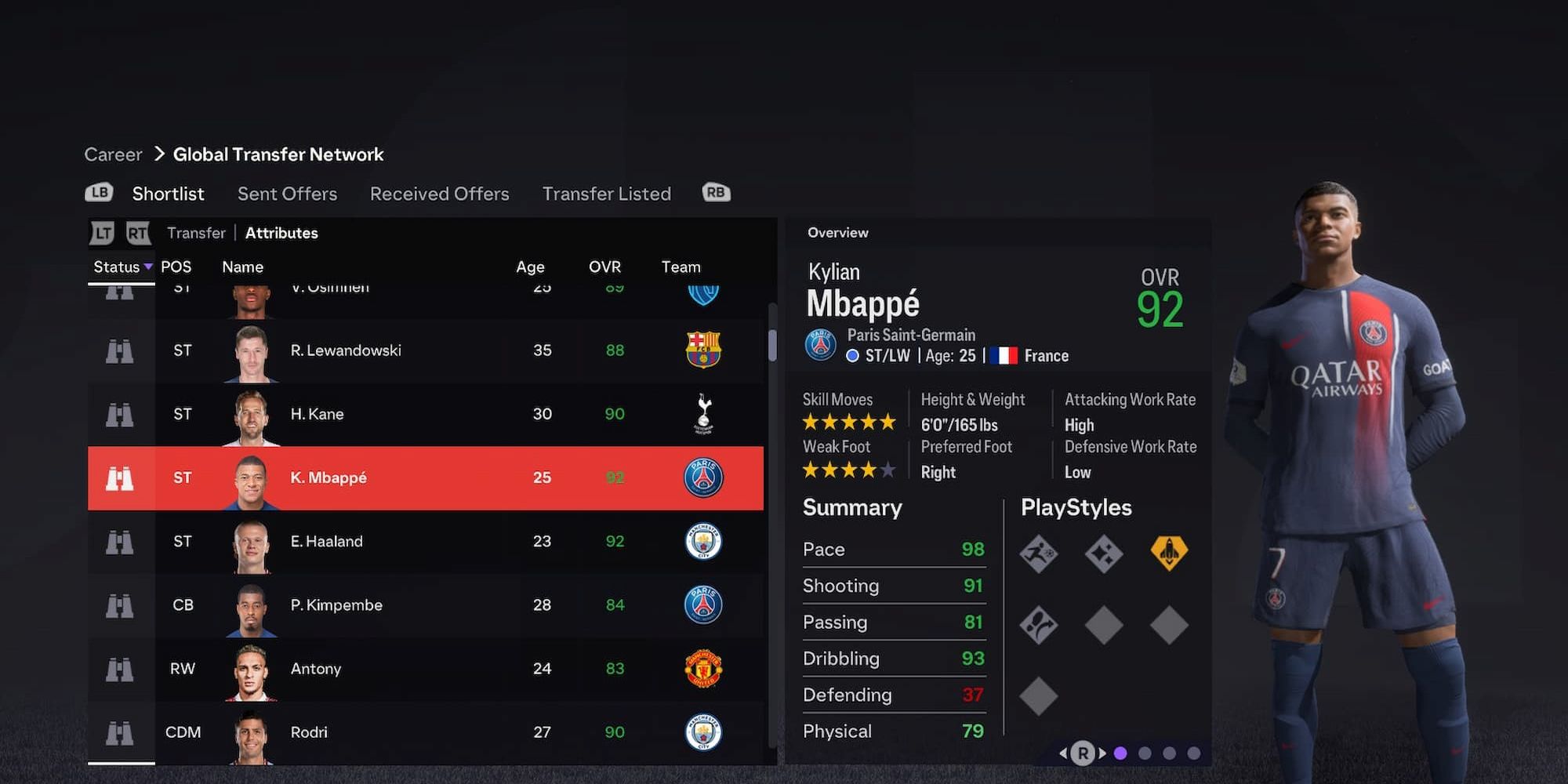Open the Status sort dropdown
The image size is (1568, 784).
tap(121, 267)
